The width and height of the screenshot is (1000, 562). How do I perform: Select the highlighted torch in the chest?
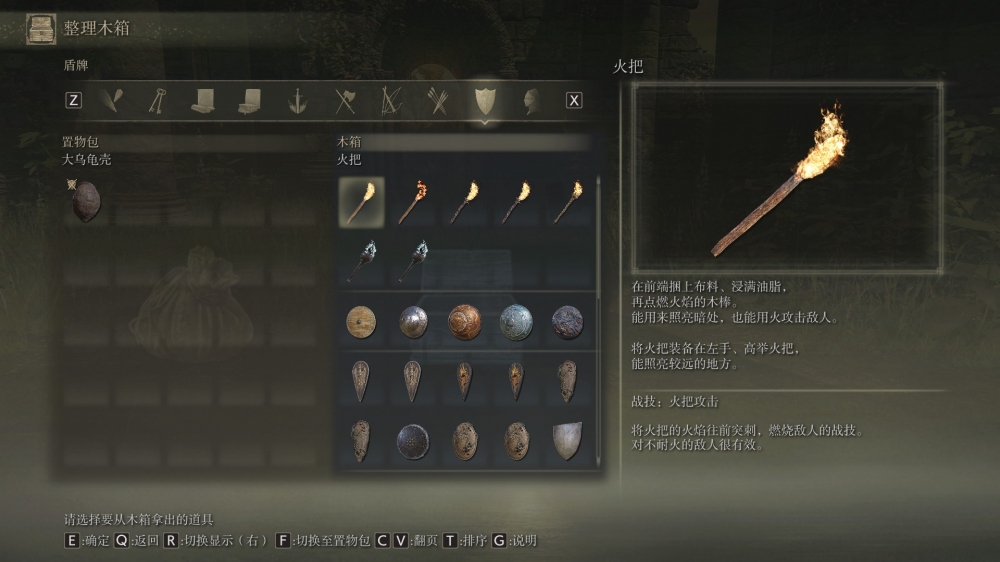coord(361,201)
